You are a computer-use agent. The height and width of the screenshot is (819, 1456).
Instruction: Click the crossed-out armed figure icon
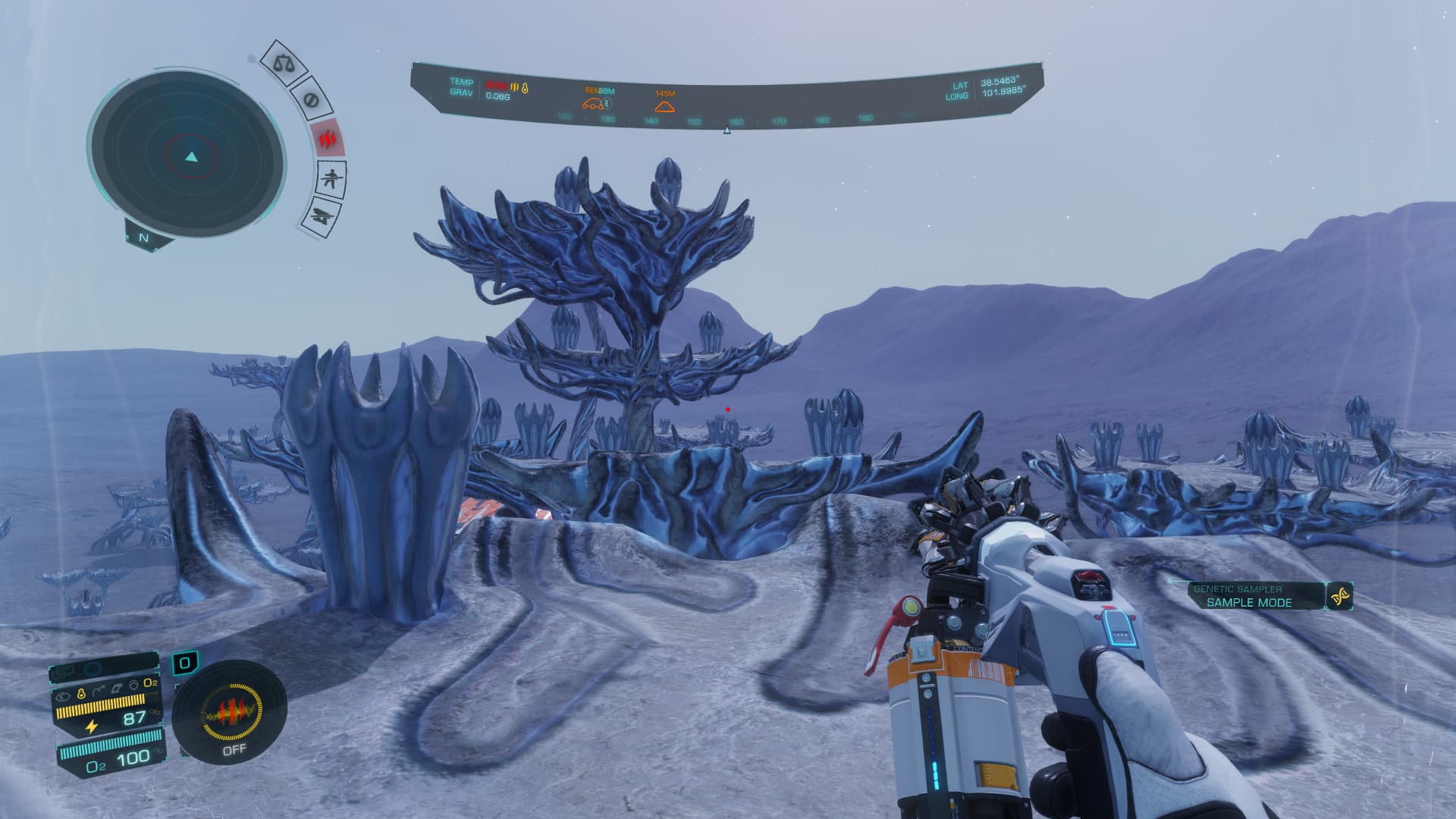(x=331, y=179)
